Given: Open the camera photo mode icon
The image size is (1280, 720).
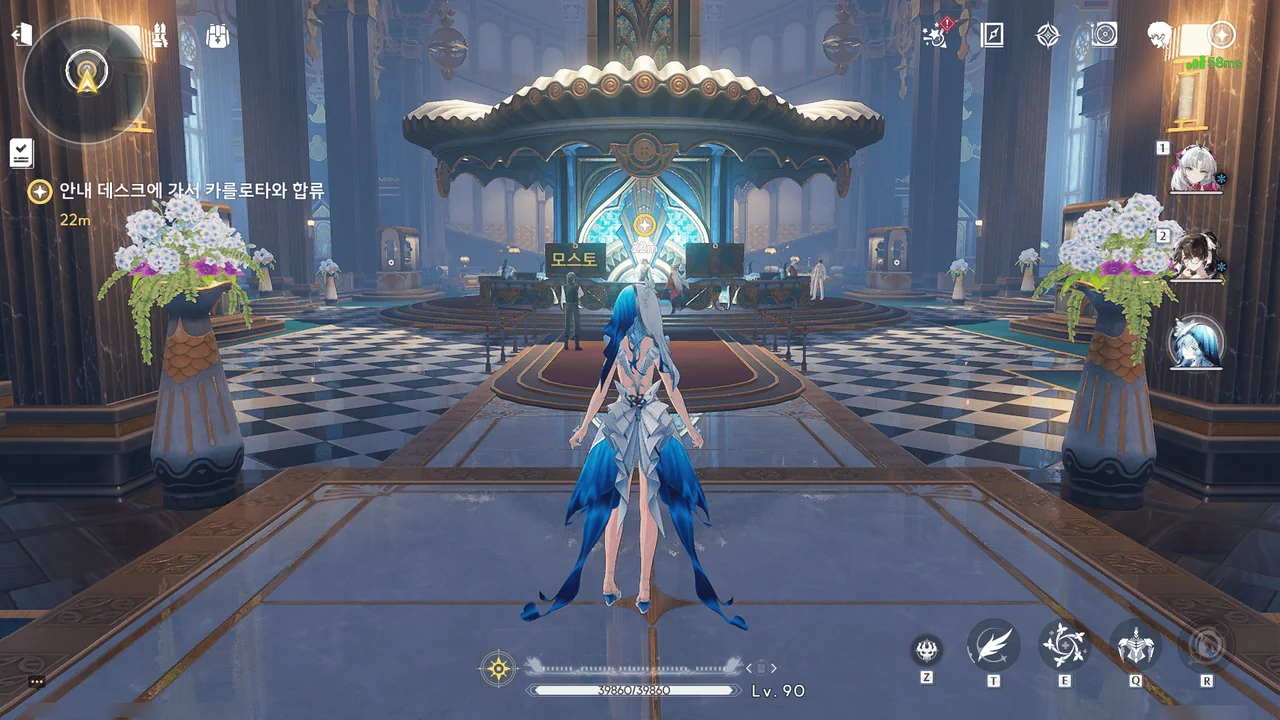Looking at the screenshot, I should 1103,35.
